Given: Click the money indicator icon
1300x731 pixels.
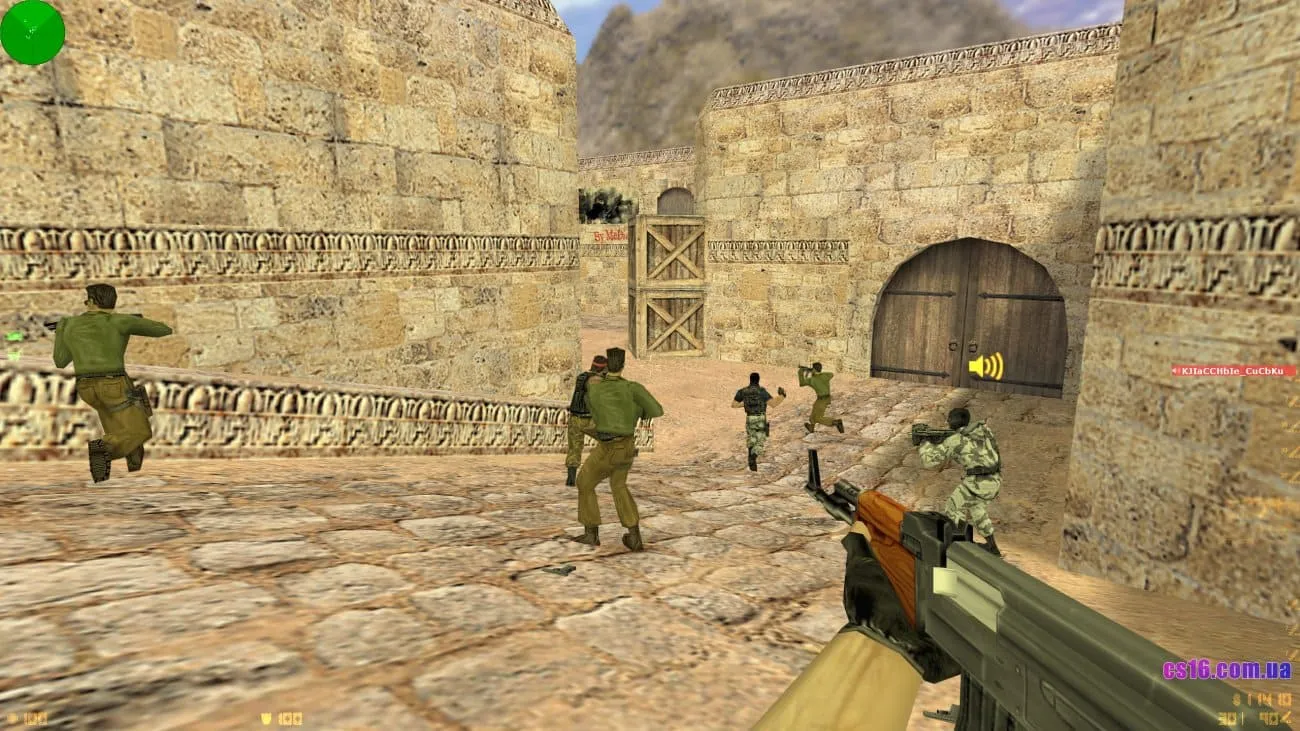Looking at the screenshot, I should click(x=1236, y=698).
